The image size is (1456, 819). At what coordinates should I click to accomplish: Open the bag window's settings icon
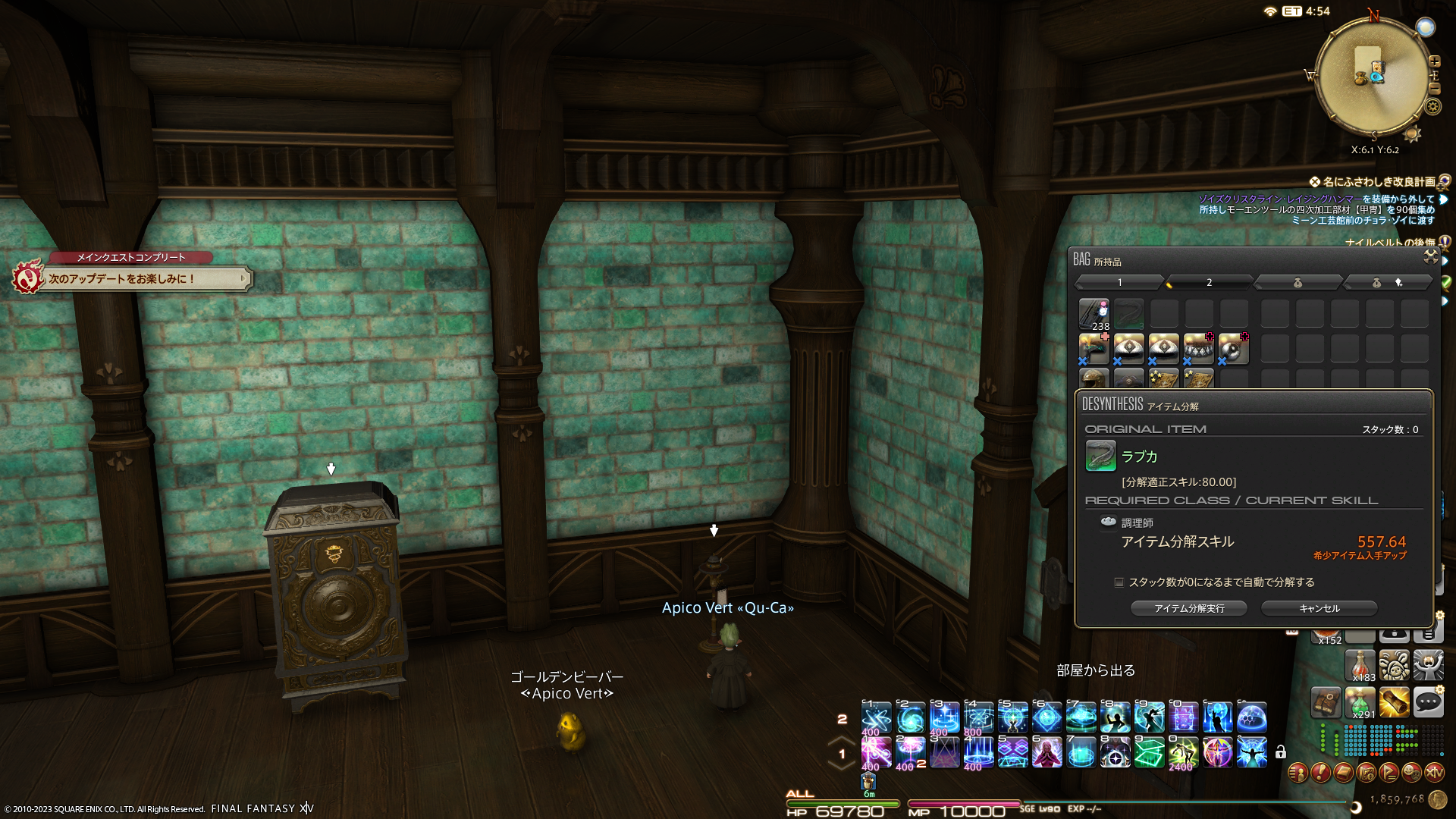[1430, 257]
